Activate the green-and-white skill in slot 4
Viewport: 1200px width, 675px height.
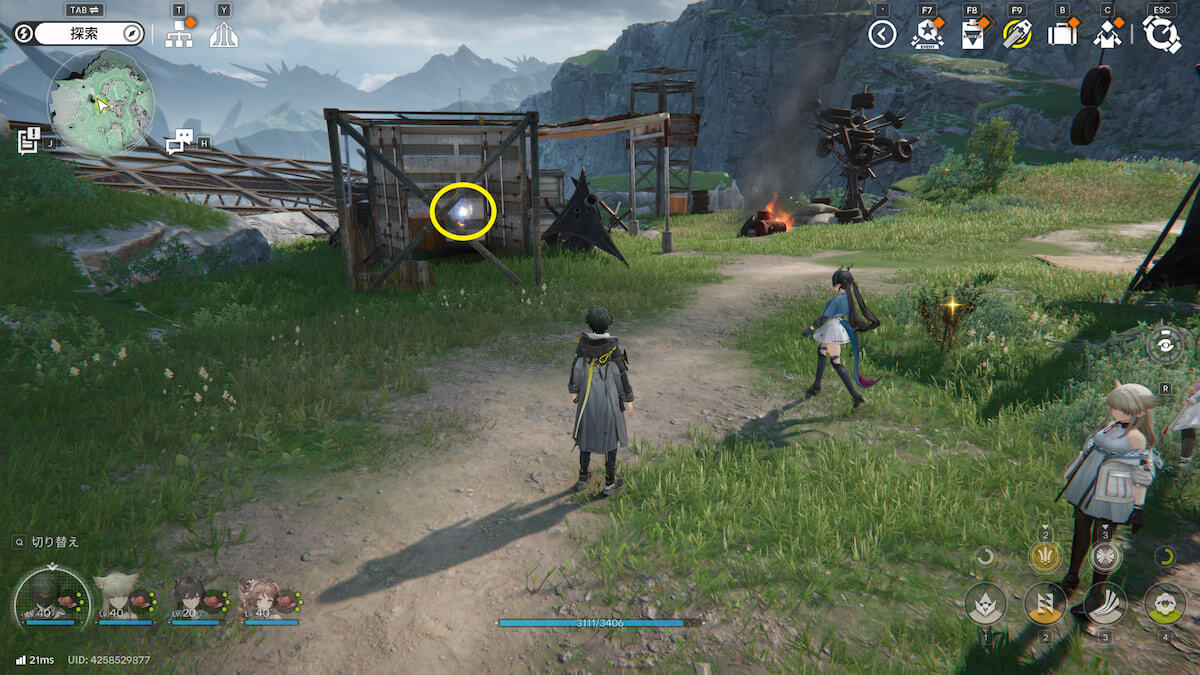(1165, 603)
